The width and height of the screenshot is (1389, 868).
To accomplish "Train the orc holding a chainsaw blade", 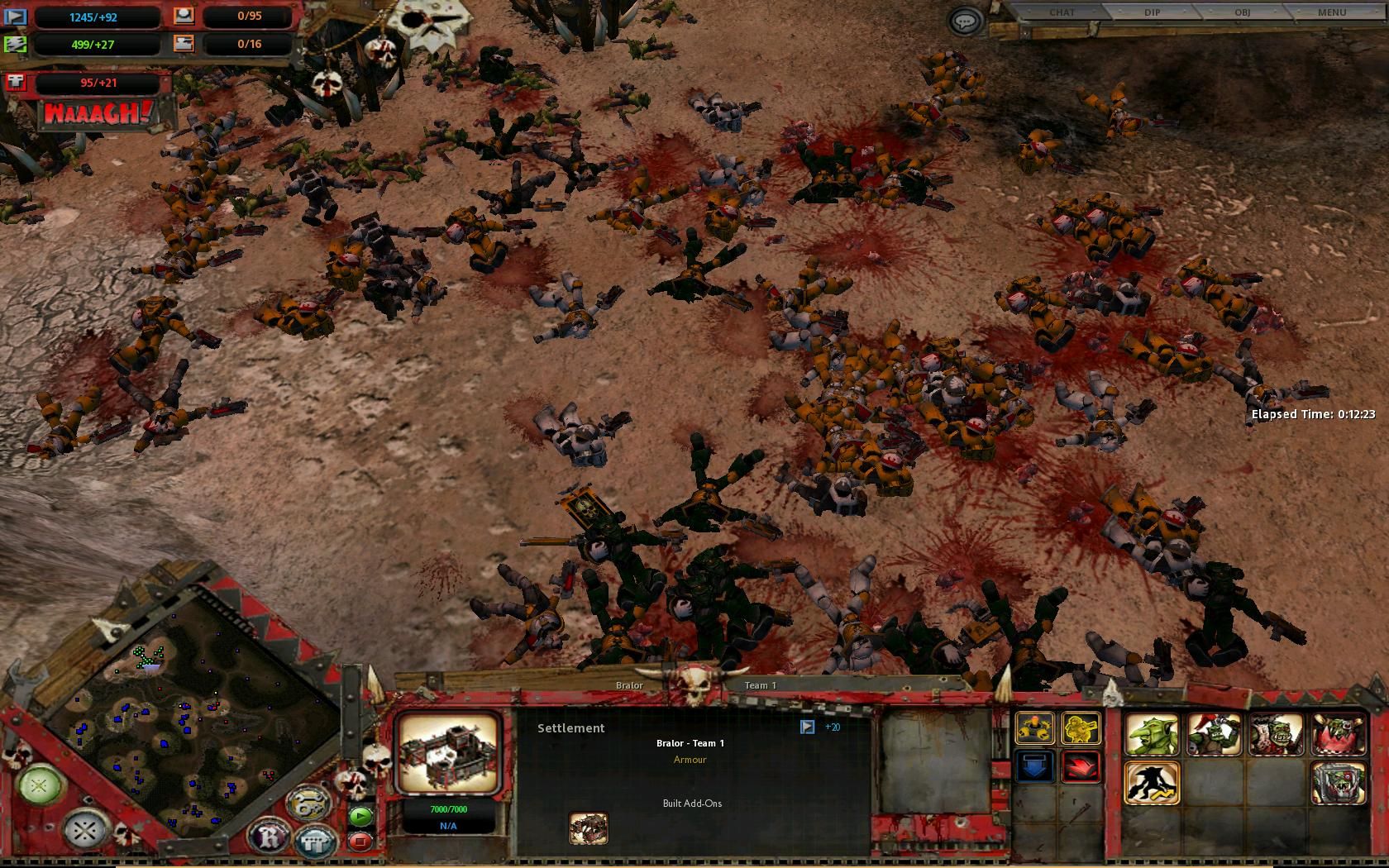I will [1276, 735].
